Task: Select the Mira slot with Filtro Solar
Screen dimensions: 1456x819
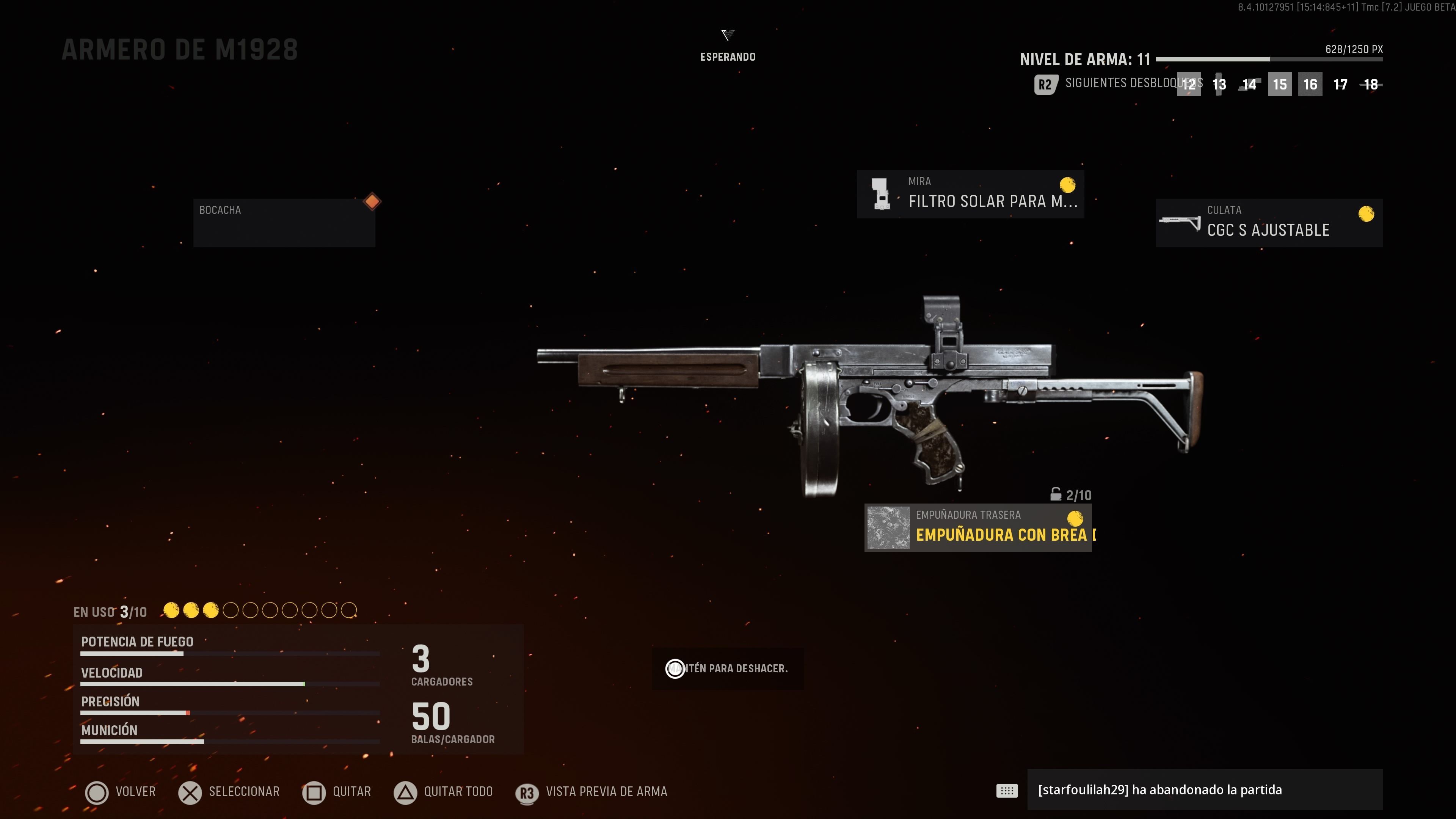Action: 970,194
